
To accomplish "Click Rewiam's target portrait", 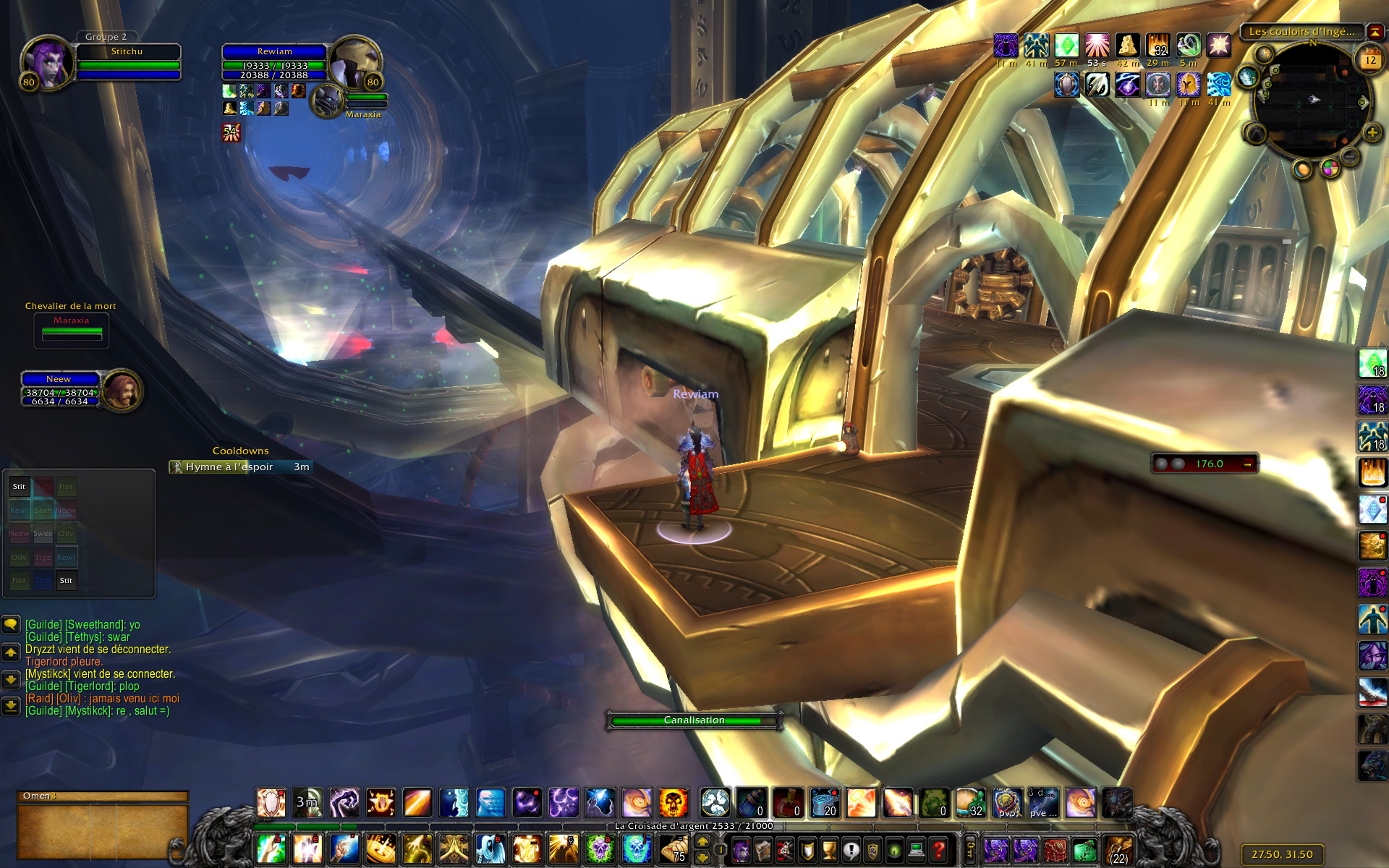I will coord(354,62).
